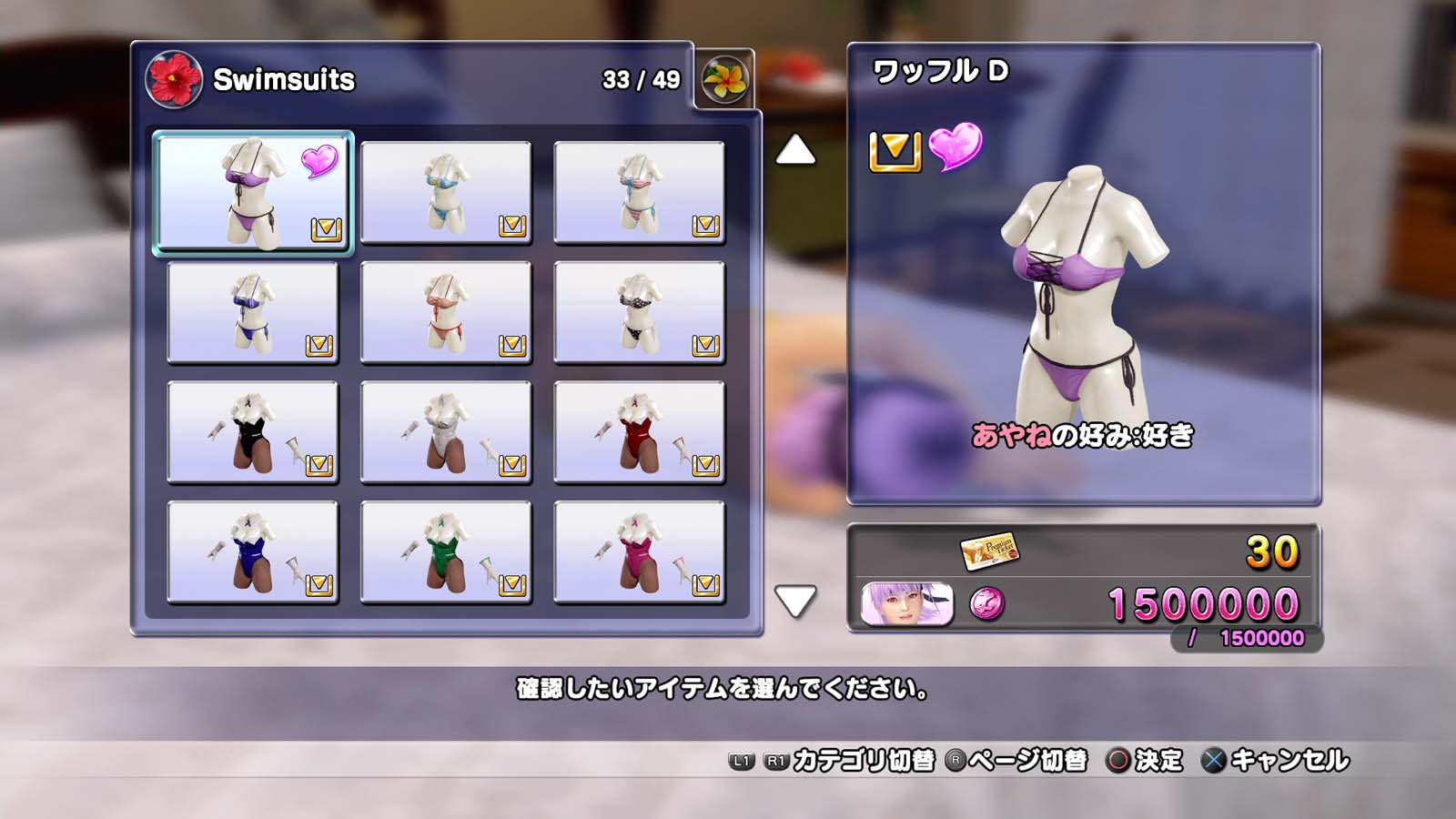This screenshot has width=1456, height=819.
Task: Click the white up arrow to page up
Action: 795,150
